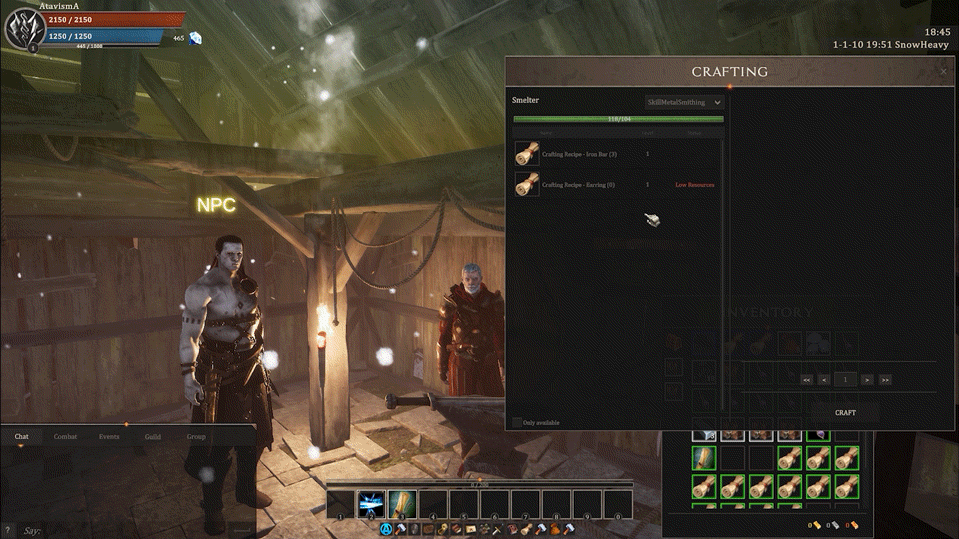This screenshot has width=959, height=539.
Task: Activate the blue lightning ability in slot 2
Action: 372,504
